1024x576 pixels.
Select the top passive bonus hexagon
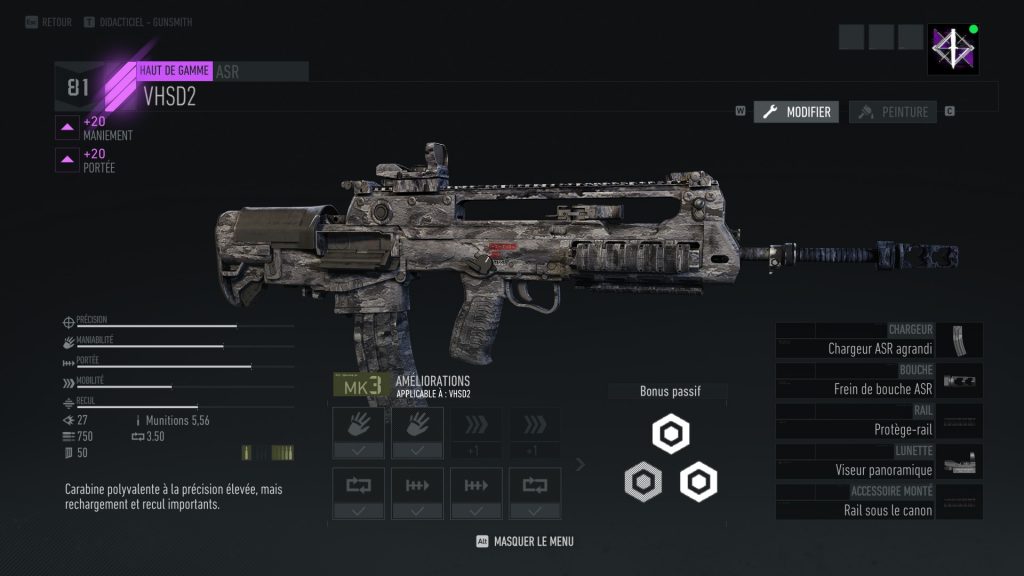tap(670, 435)
